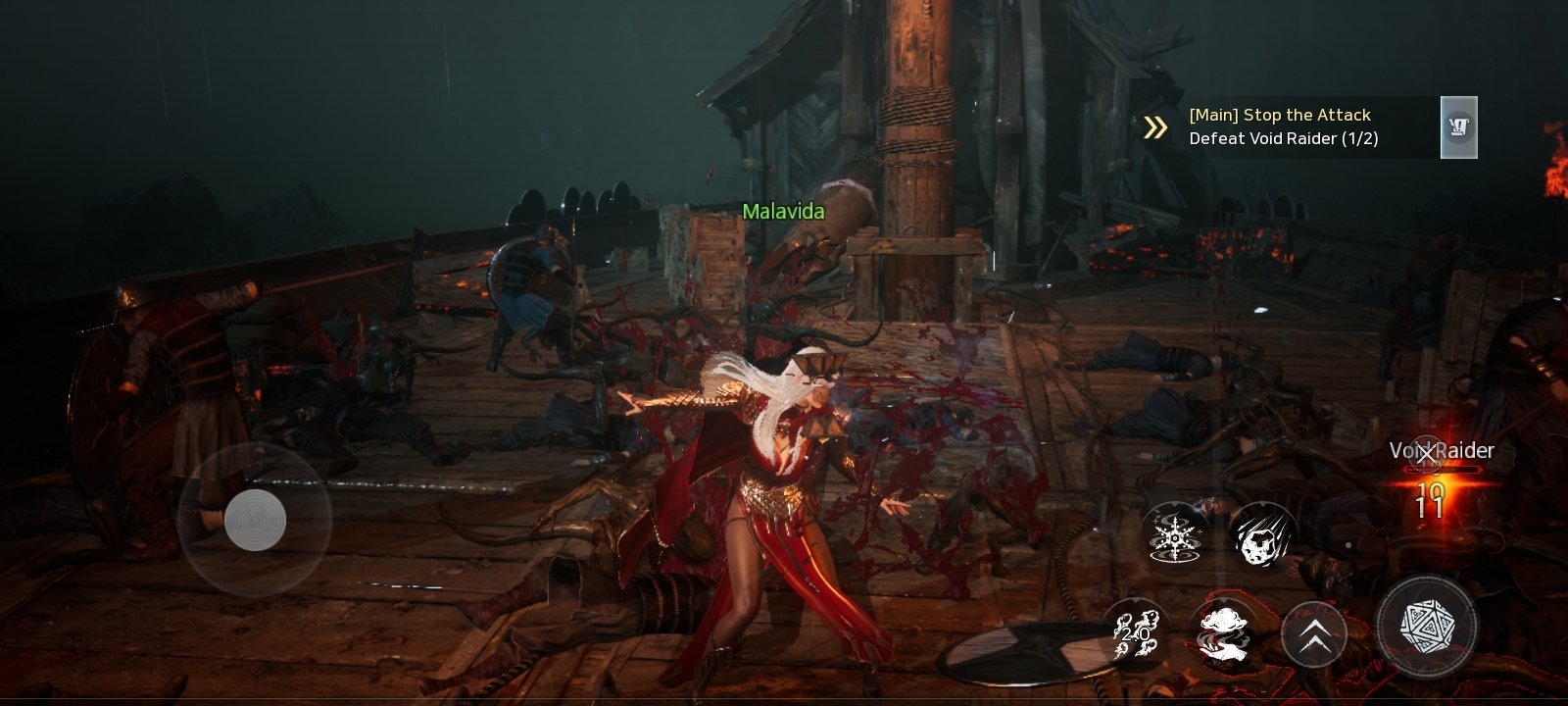
Task: Cancel the Void Raider target lock
Action: [x=1426, y=453]
